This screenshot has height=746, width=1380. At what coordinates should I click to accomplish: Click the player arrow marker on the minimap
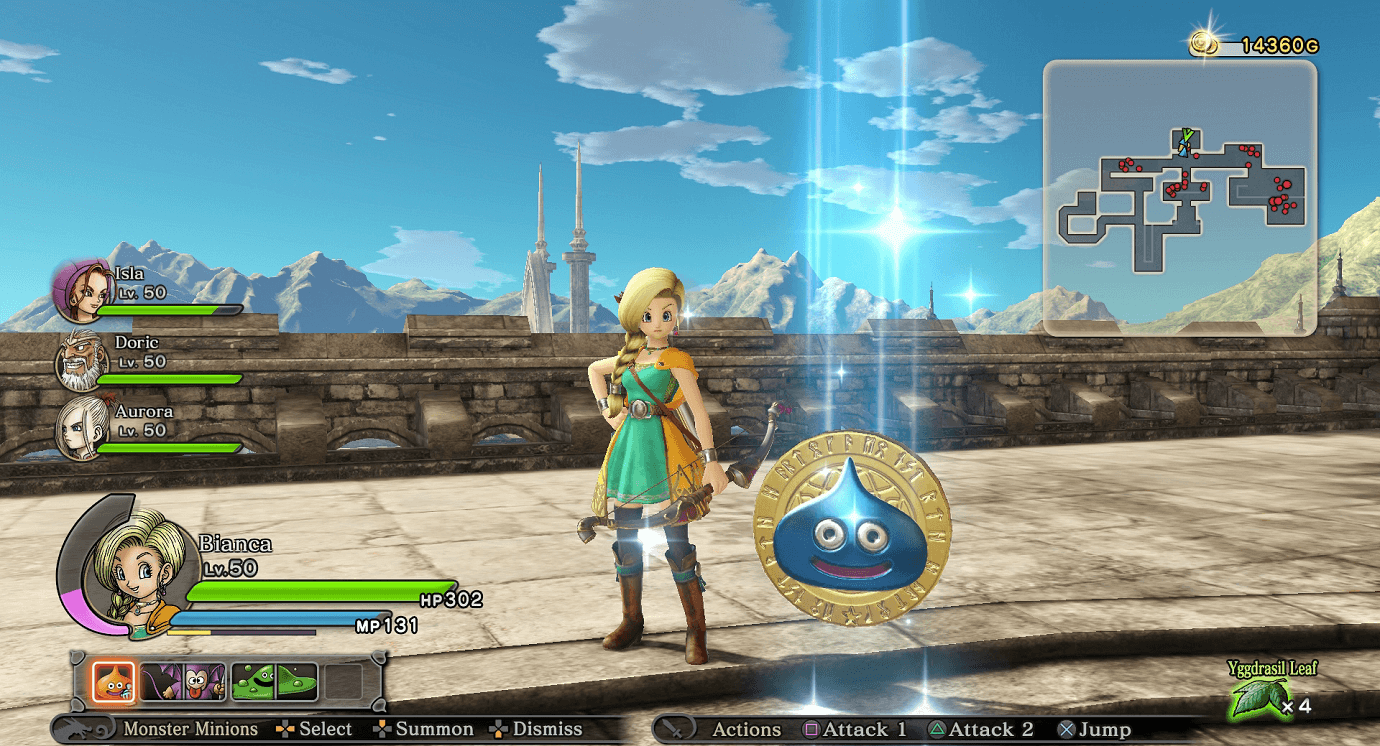point(1184,146)
